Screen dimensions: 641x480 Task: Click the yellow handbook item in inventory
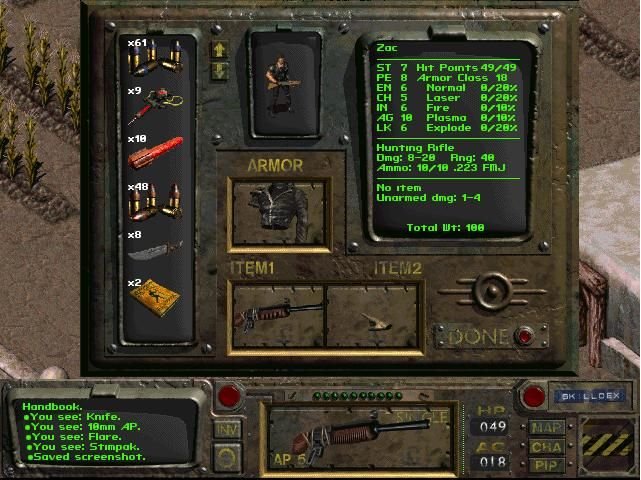click(157, 294)
